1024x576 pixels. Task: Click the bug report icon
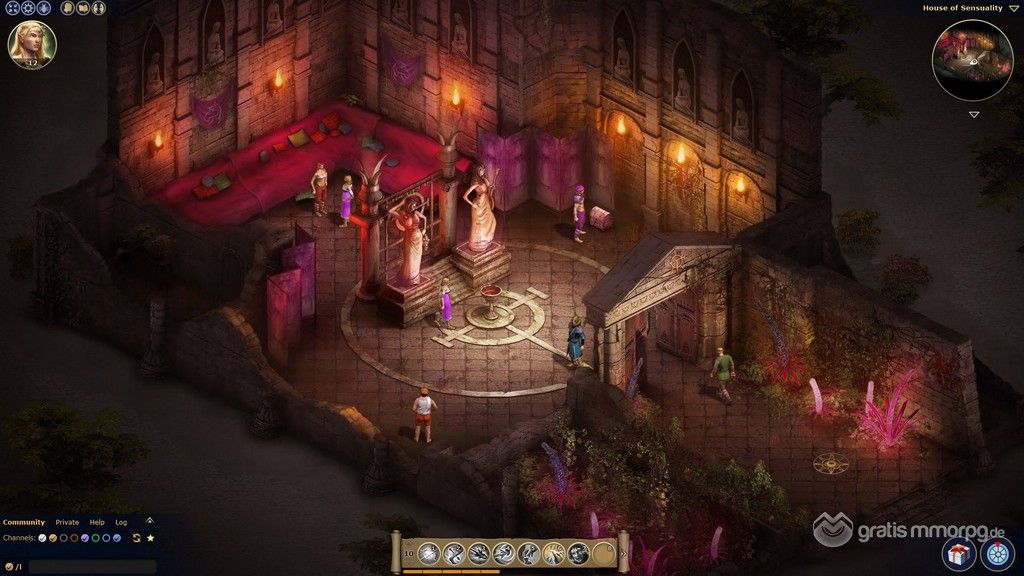click(43, 8)
